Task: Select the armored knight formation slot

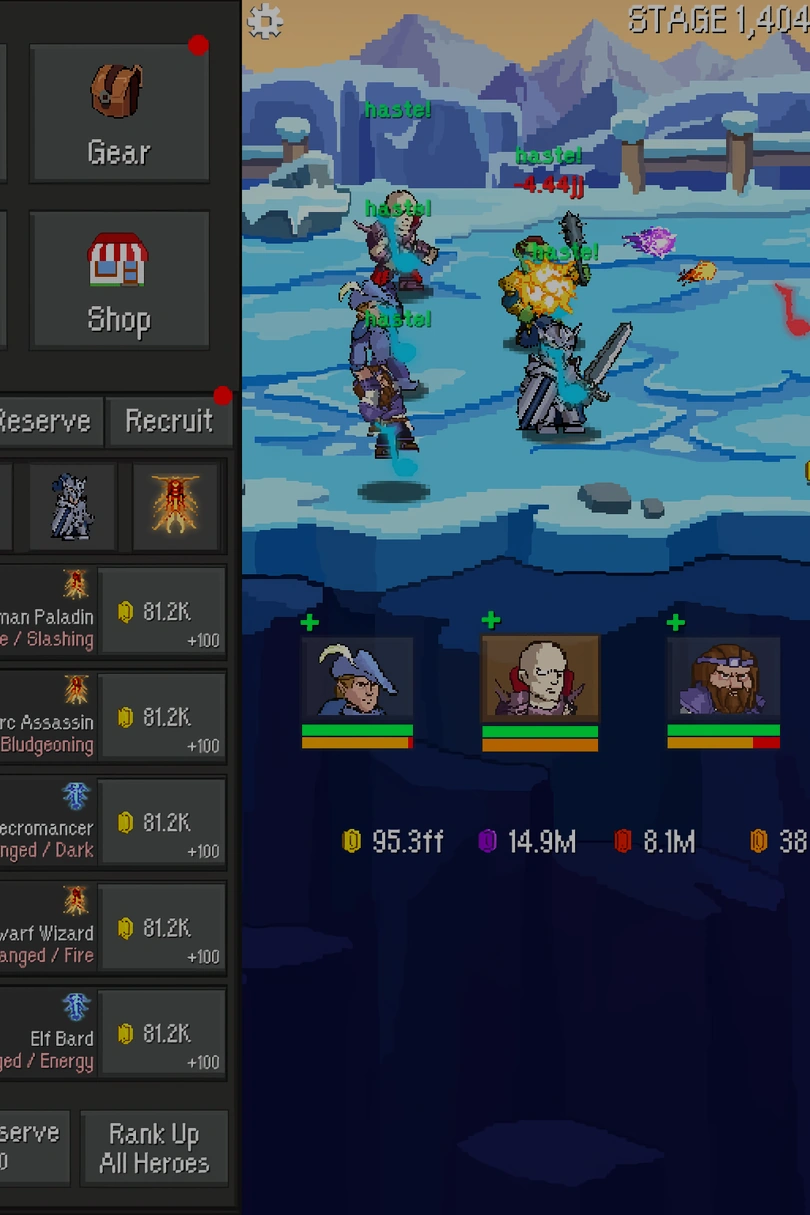Action: coord(72,506)
